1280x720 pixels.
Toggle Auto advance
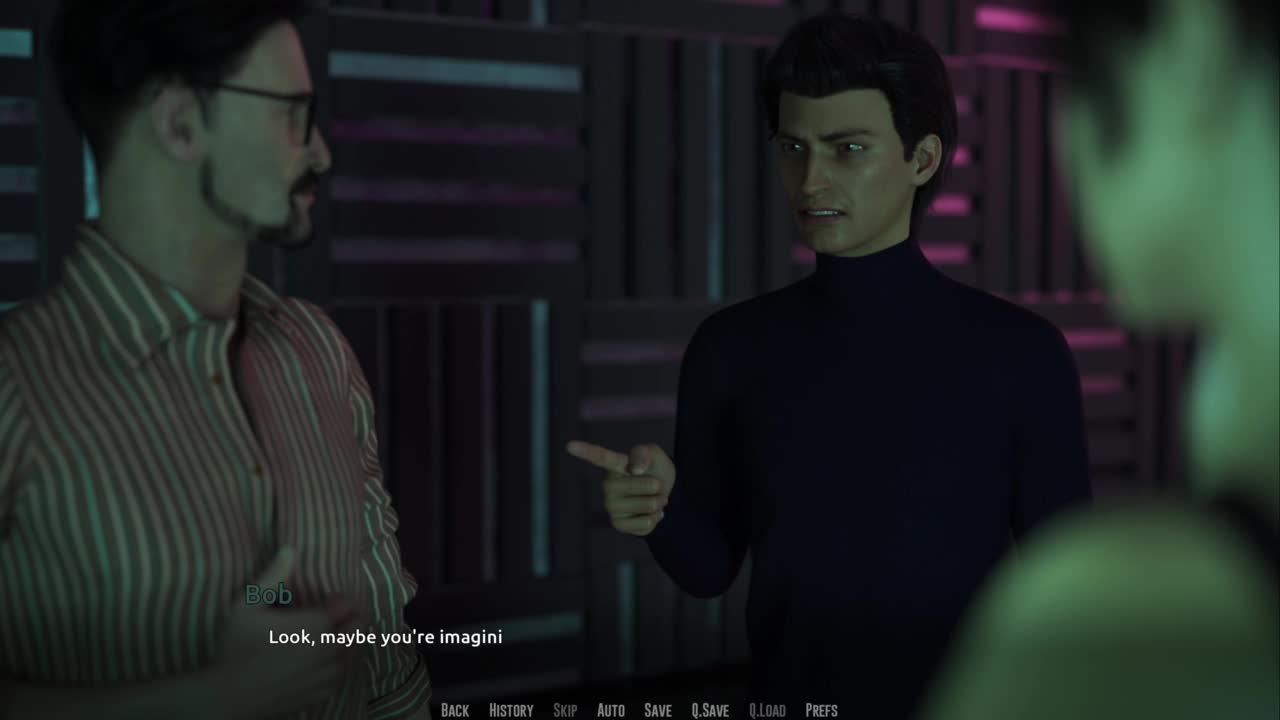click(x=611, y=710)
